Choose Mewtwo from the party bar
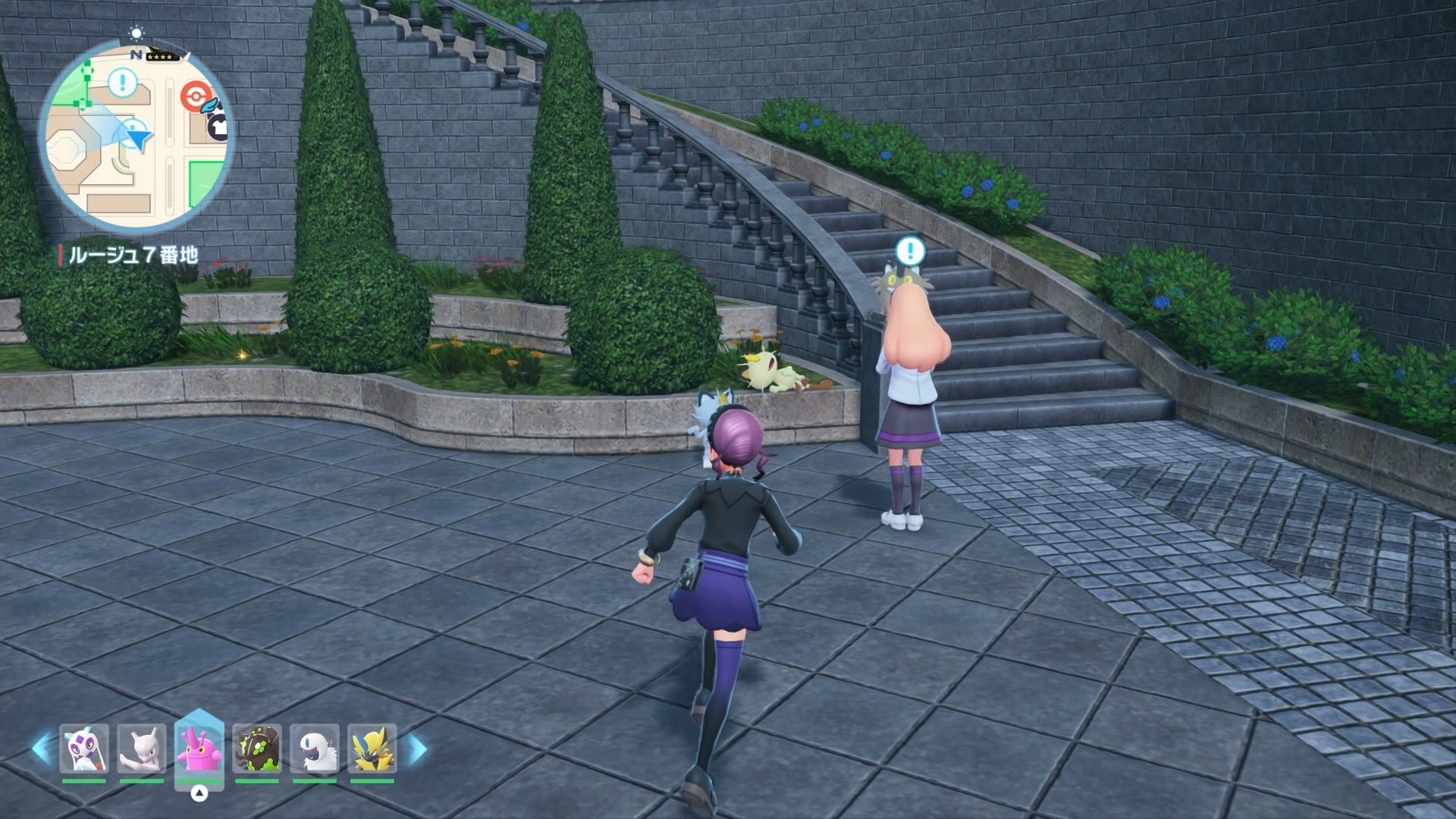The image size is (1456, 819). tap(142, 748)
